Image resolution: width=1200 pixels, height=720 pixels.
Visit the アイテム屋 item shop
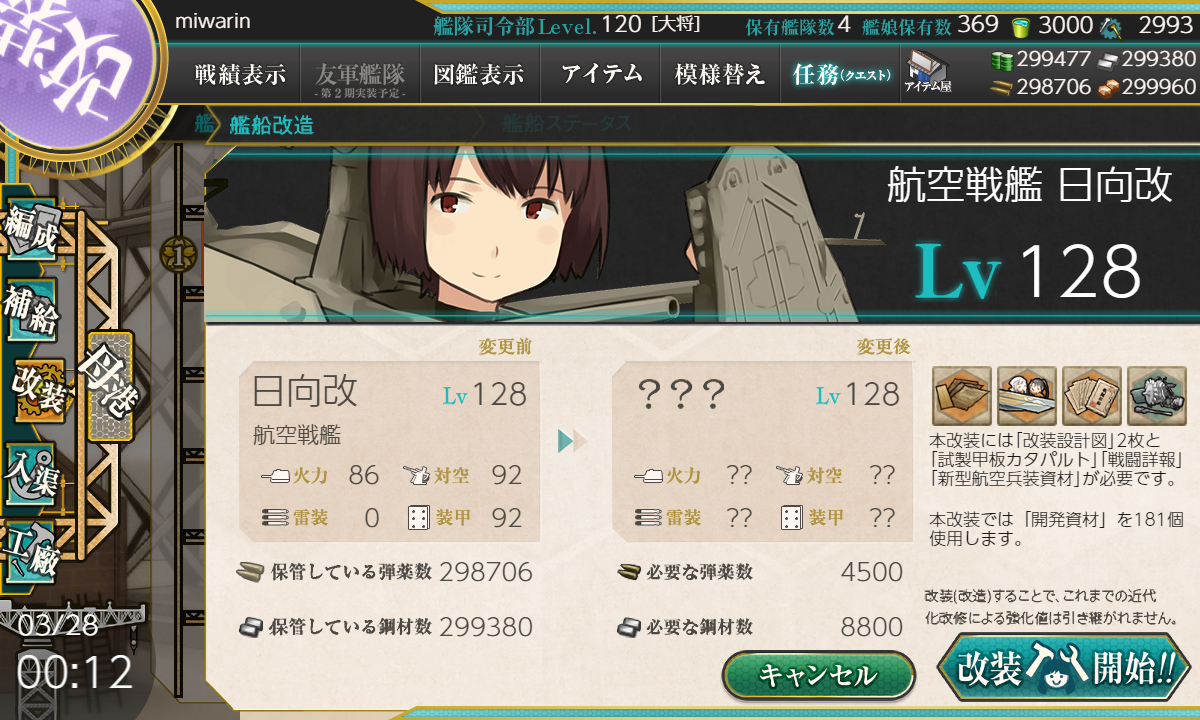pyautogui.click(x=927, y=72)
